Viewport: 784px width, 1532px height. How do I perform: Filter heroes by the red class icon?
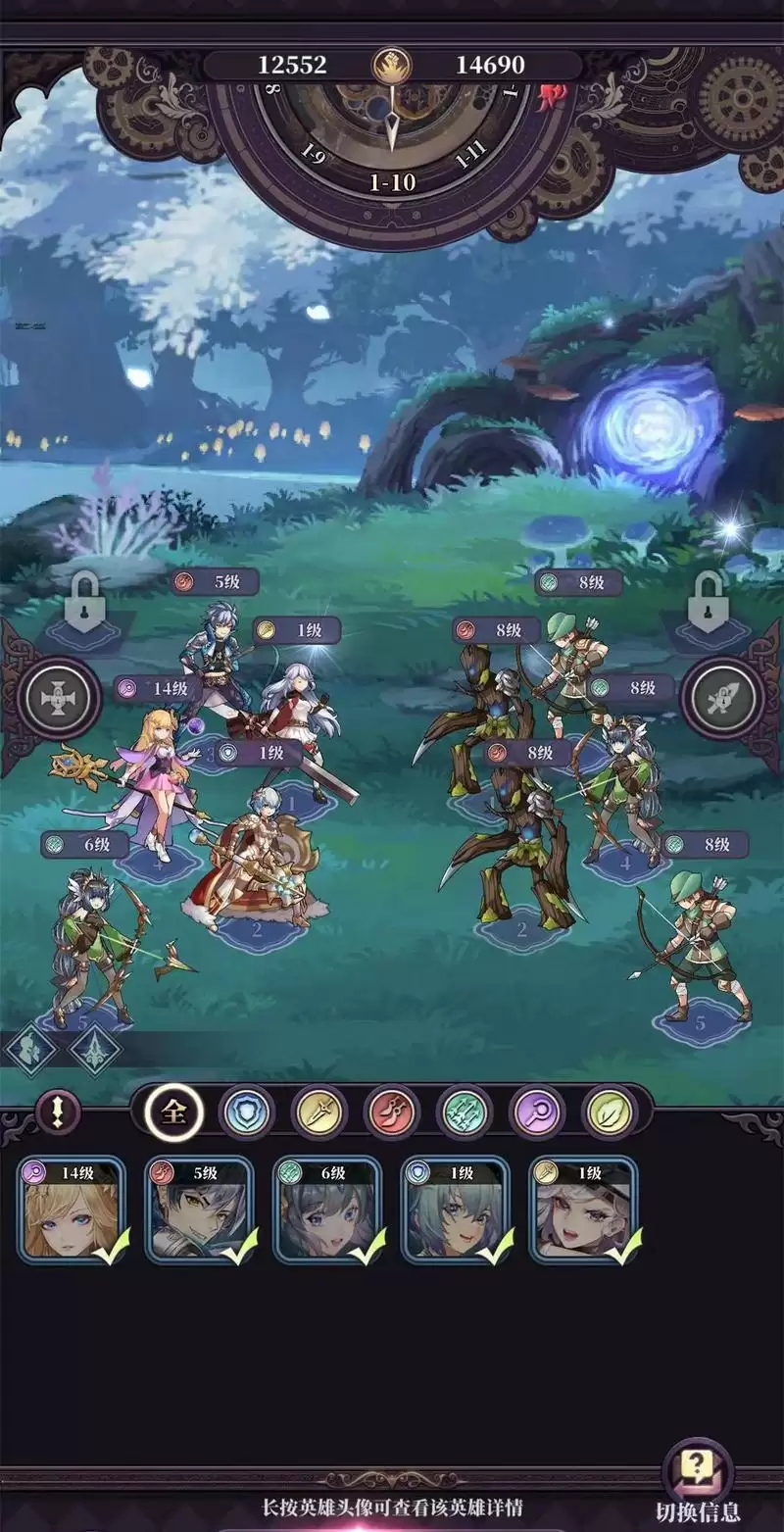pos(392,1112)
